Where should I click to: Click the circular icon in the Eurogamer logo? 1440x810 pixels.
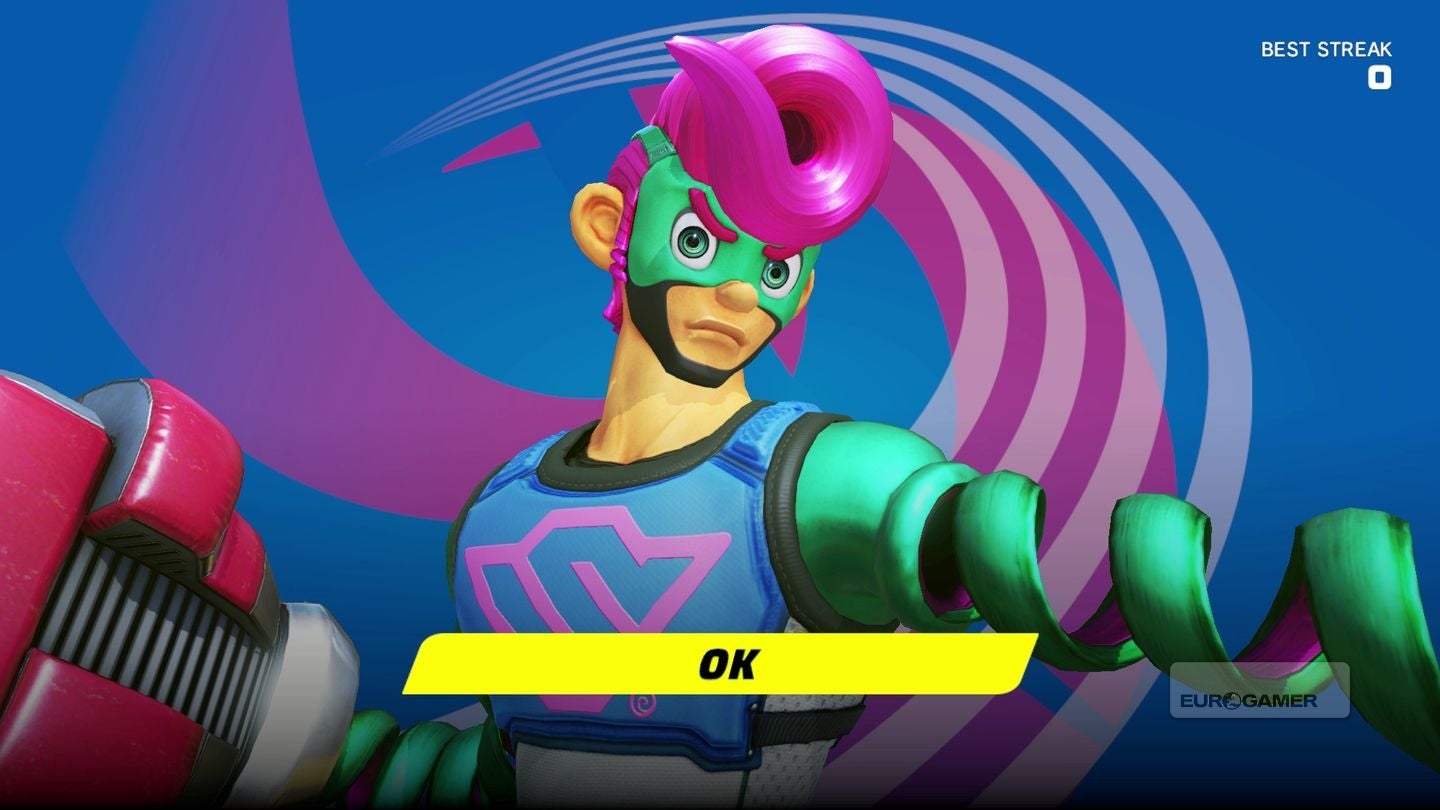point(1230,700)
